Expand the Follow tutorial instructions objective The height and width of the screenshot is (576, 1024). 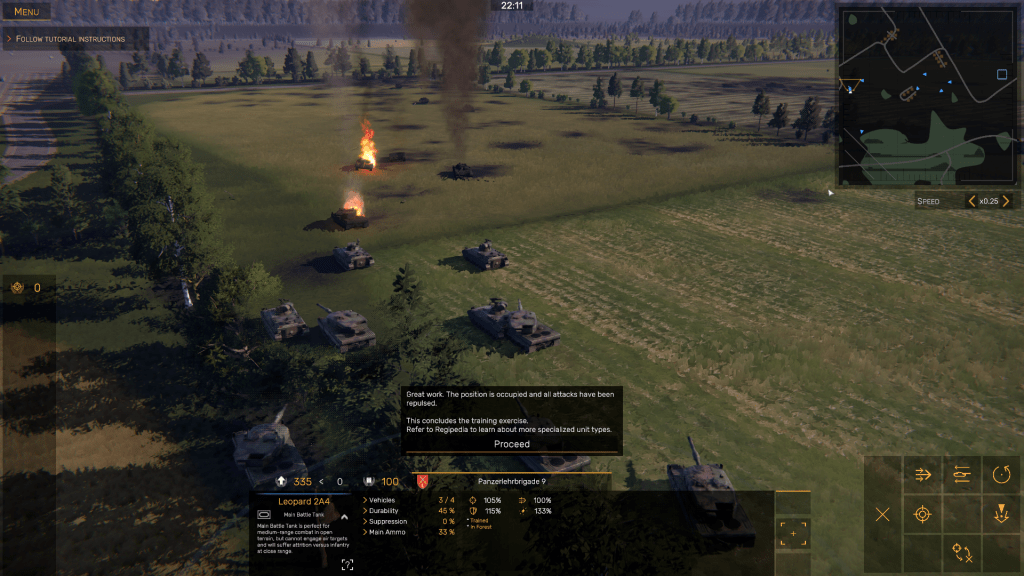(9, 39)
